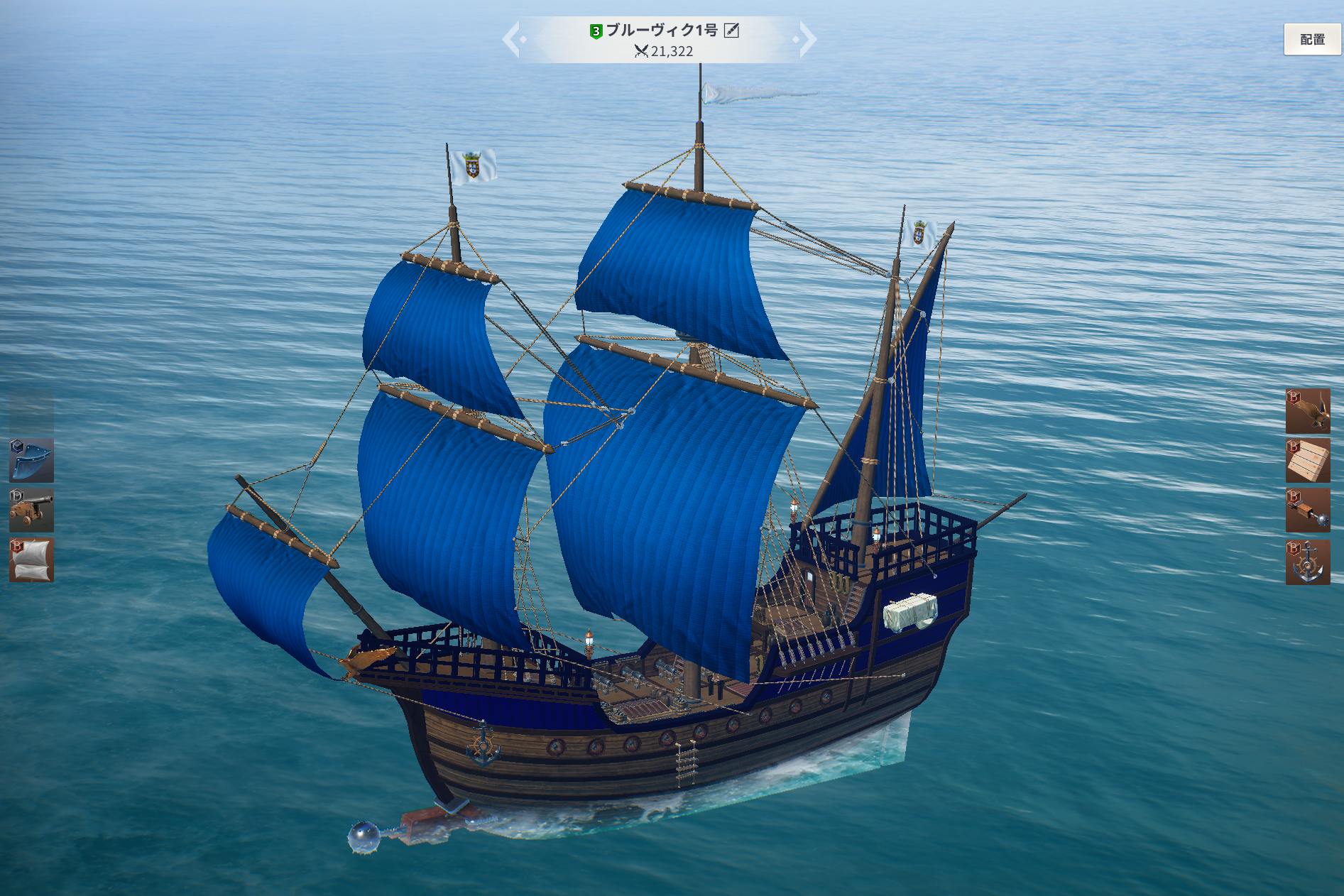The height and width of the screenshot is (896, 1344).
Task: Select the blue armor plate slot
Action: coord(31,460)
